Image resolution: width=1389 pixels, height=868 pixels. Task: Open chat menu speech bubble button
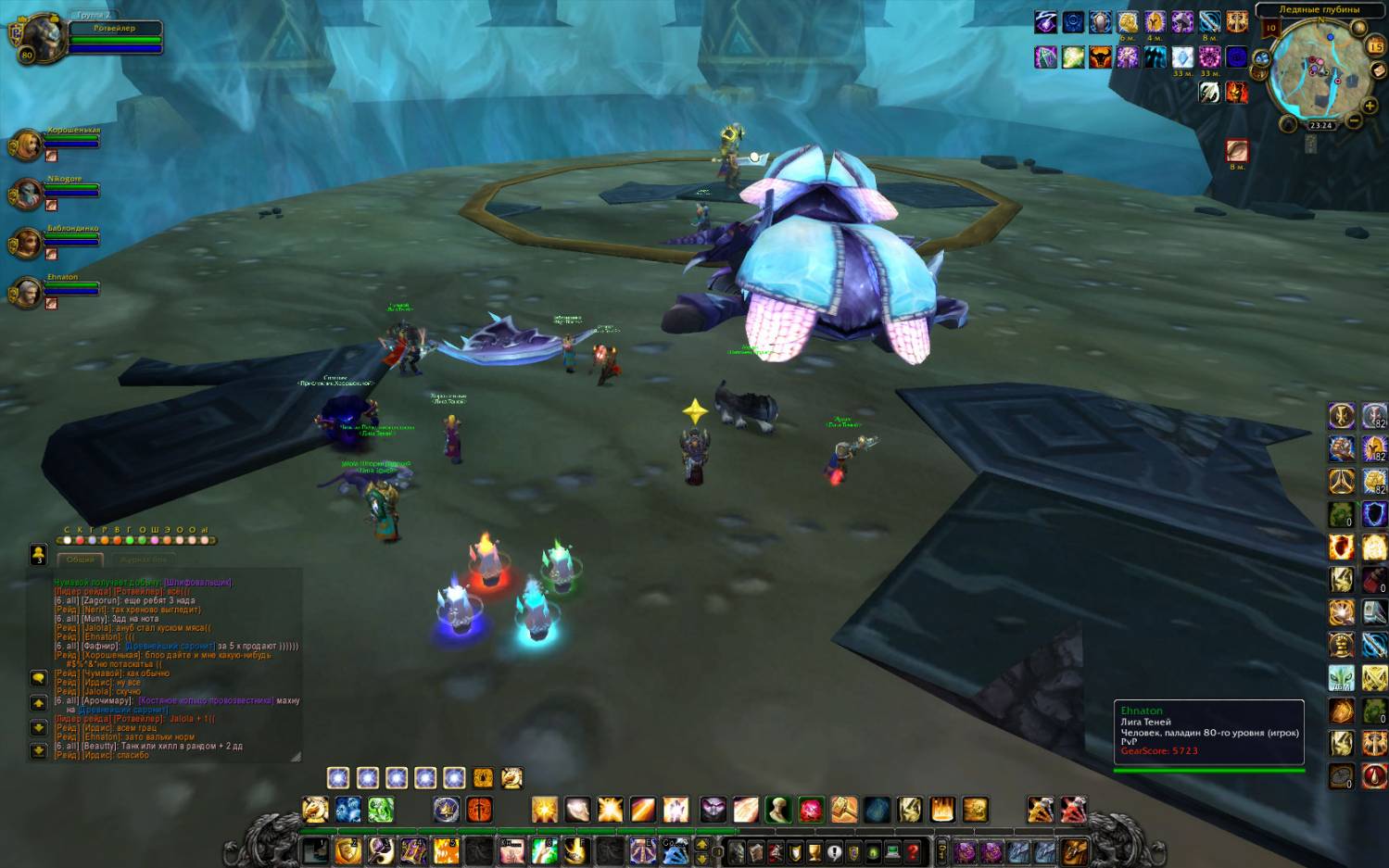pyautogui.click(x=38, y=678)
